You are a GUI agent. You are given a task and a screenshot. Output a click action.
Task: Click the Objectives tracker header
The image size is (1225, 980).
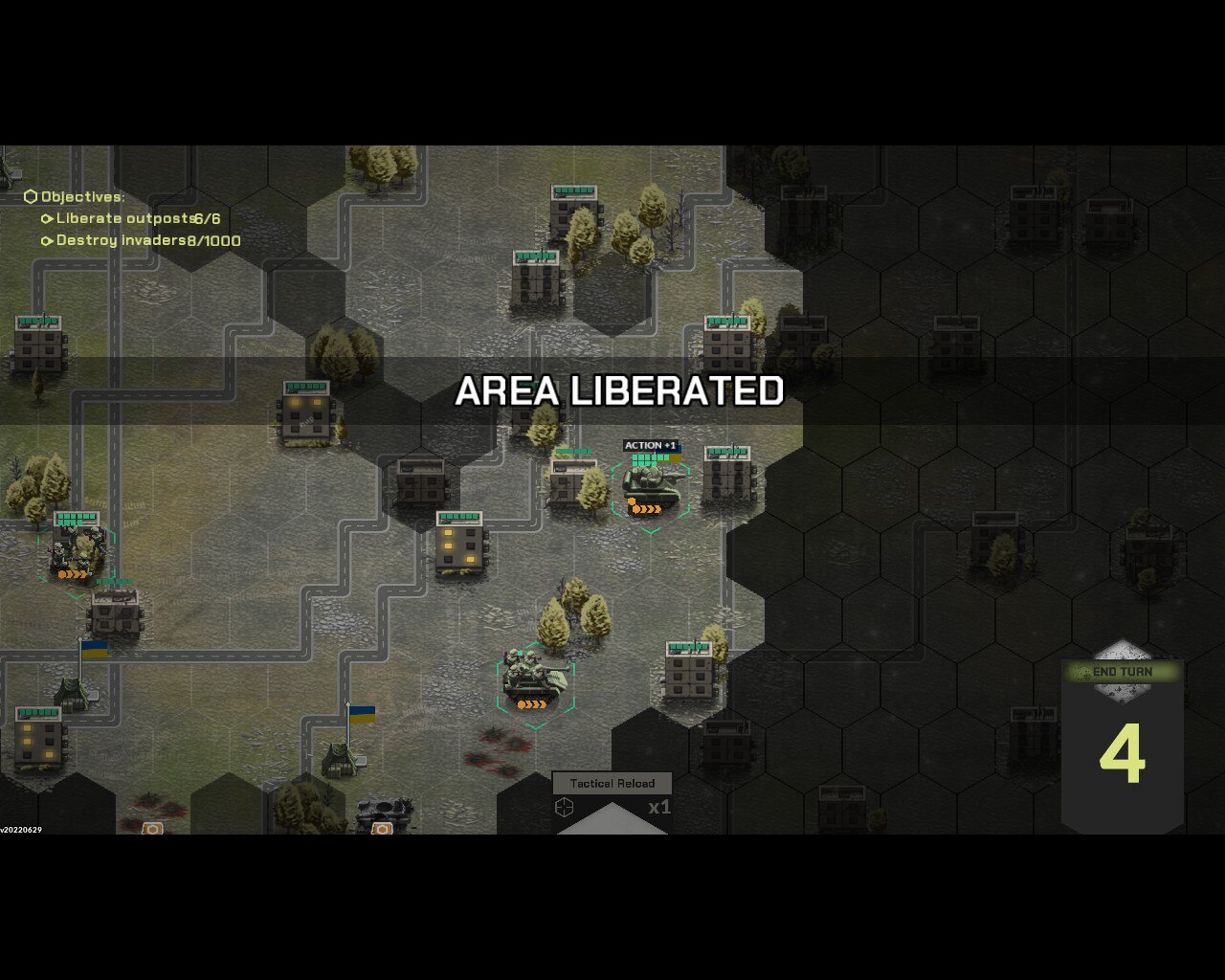[82, 197]
